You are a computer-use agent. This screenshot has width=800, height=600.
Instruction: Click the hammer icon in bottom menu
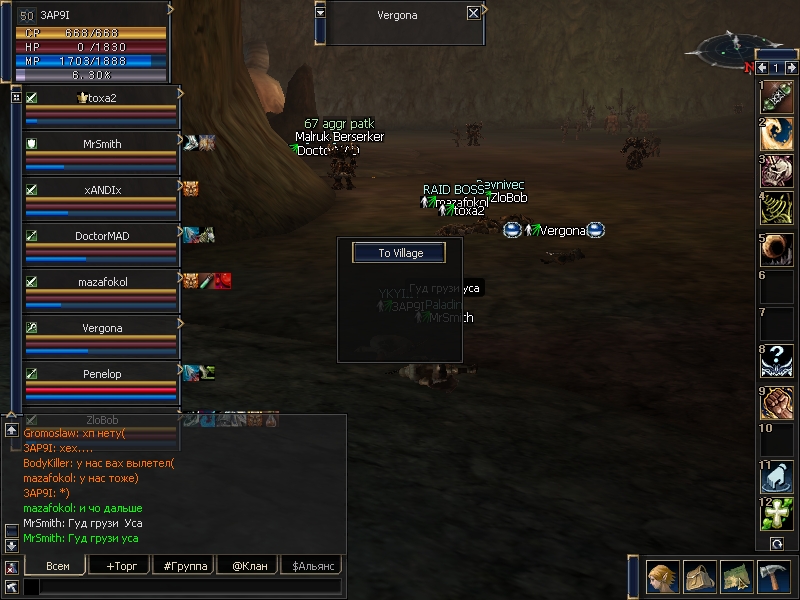773,577
